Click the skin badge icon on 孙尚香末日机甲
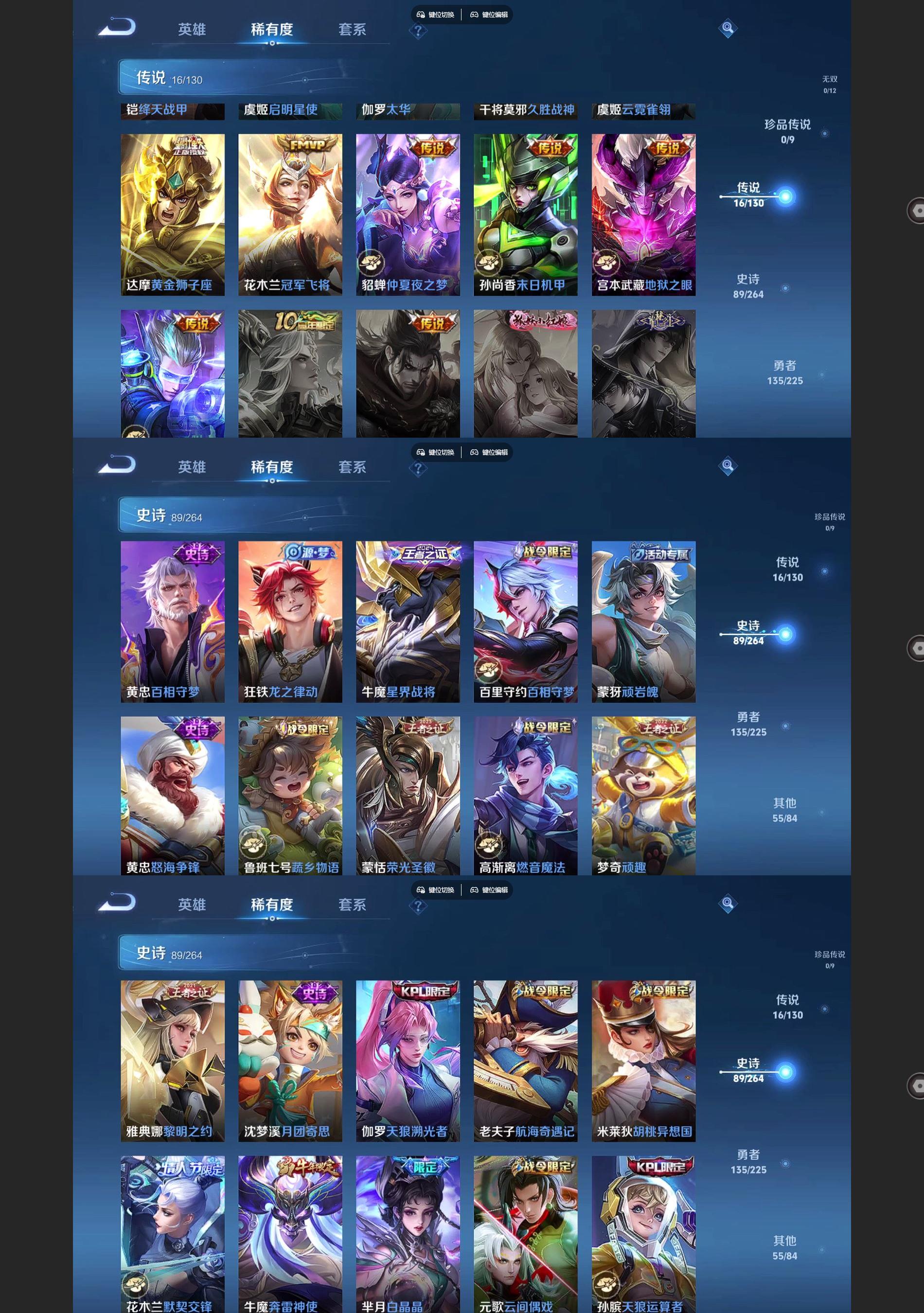The height and width of the screenshot is (1313, 924). pos(489,262)
